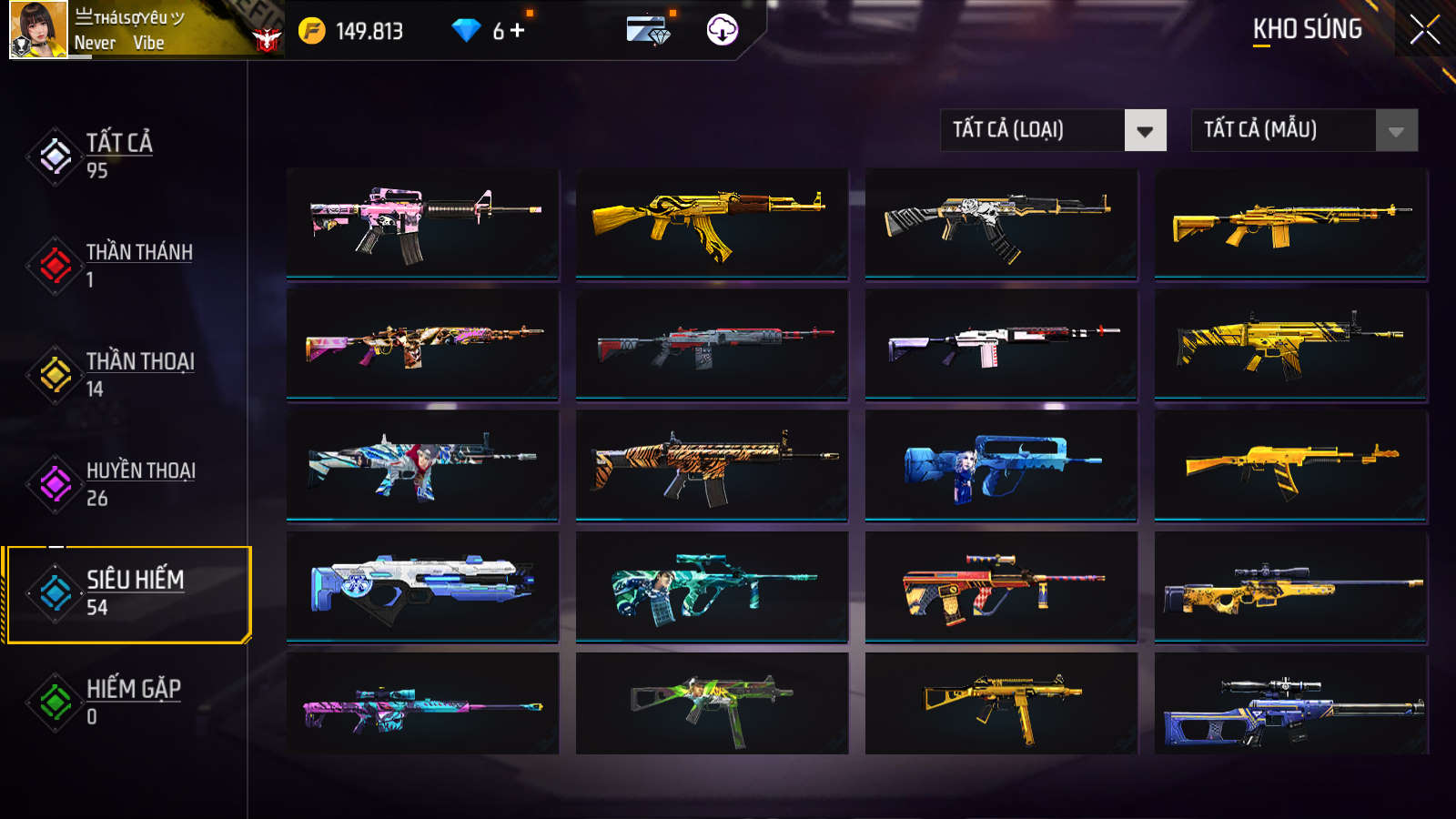Viewport: 1456px width, 819px height.
Task: Switch to the Tất Cả category tab
Action: tap(118, 156)
